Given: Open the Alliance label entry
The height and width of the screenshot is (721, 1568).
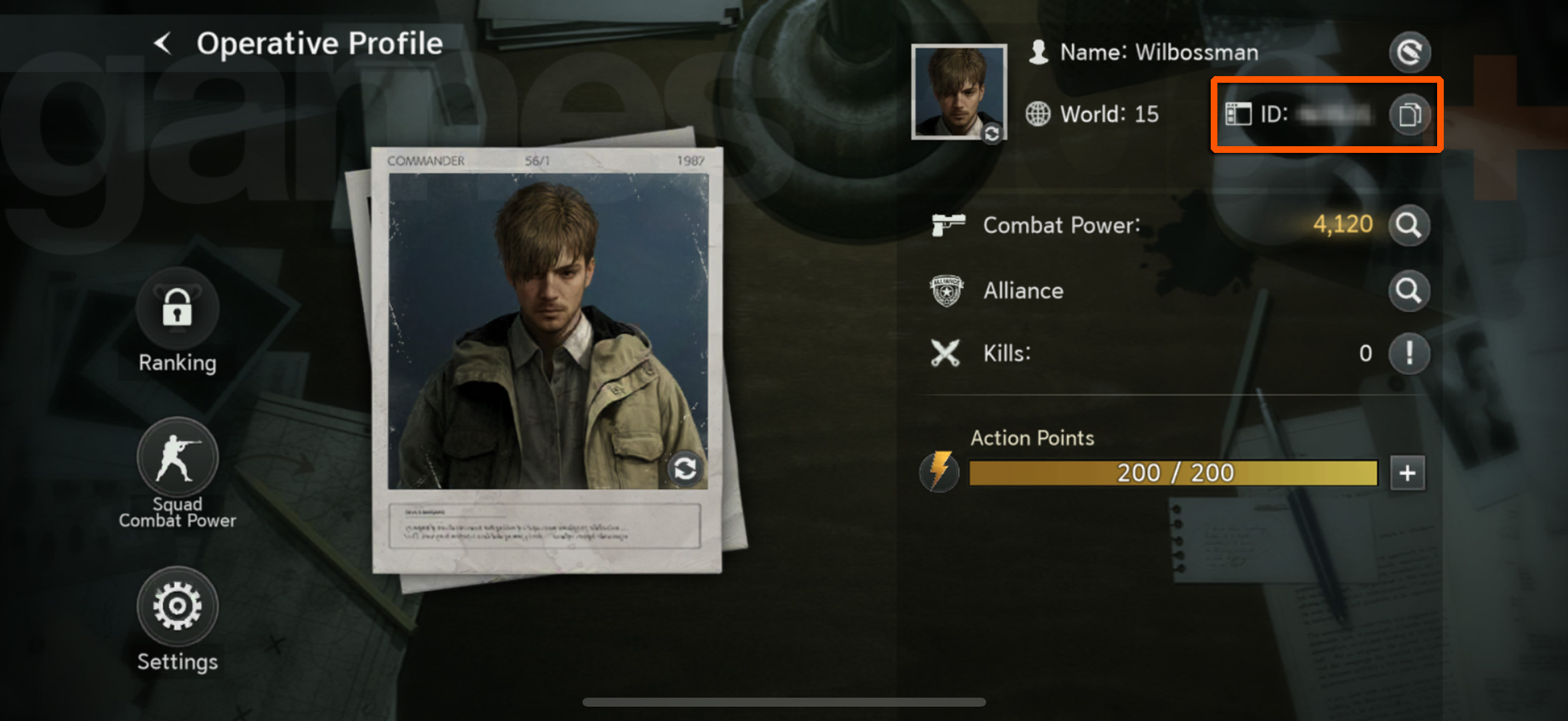Looking at the screenshot, I should coord(1023,291).
